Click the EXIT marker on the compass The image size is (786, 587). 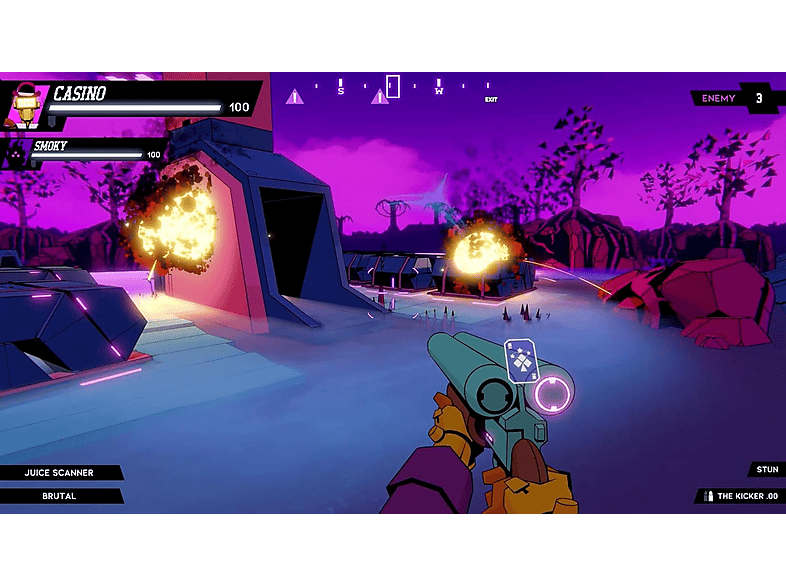coord(491,100)
